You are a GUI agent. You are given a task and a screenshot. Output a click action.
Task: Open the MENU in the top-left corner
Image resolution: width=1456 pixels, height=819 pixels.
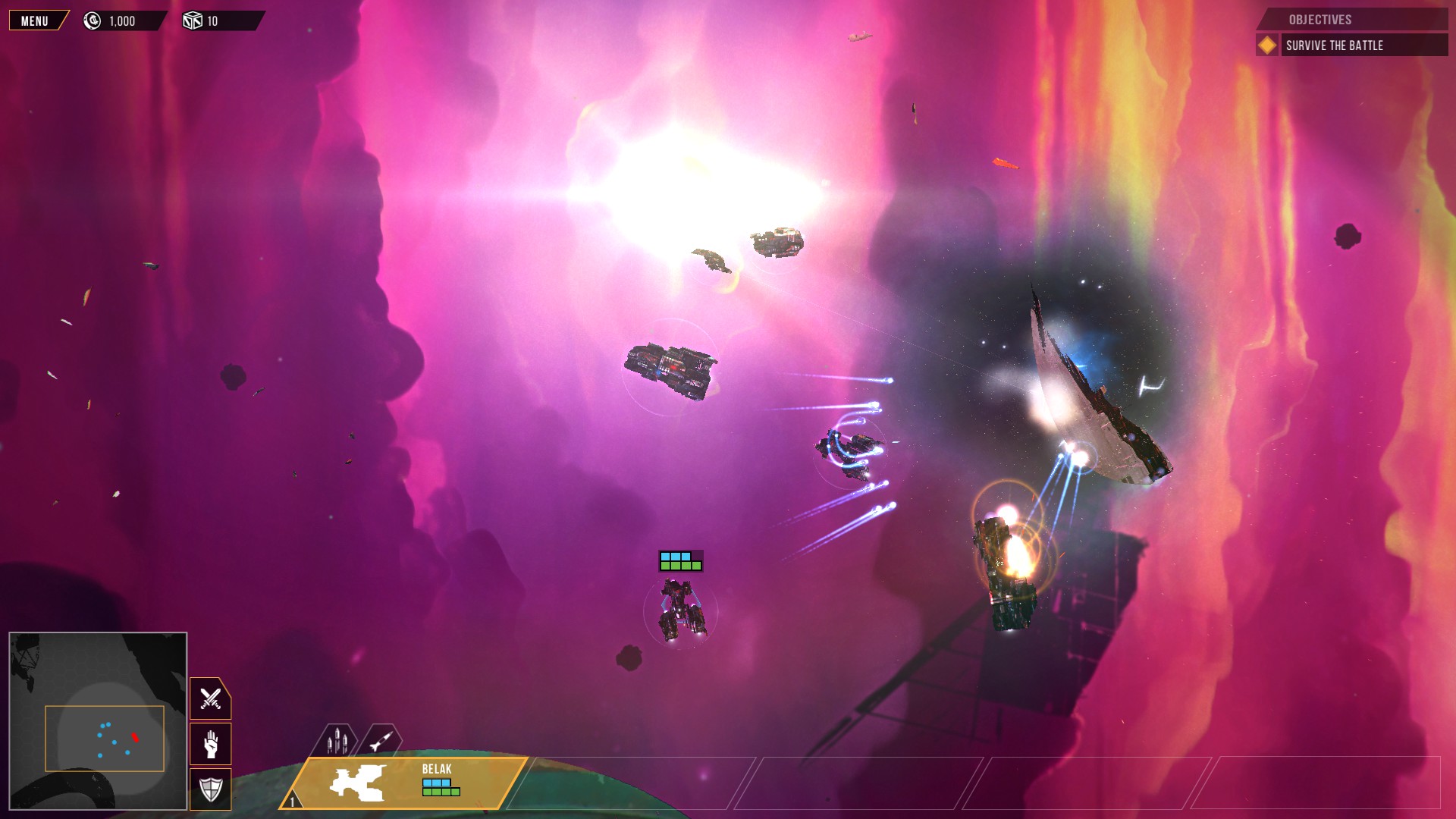pyautogui.click(x=34, y=20)
